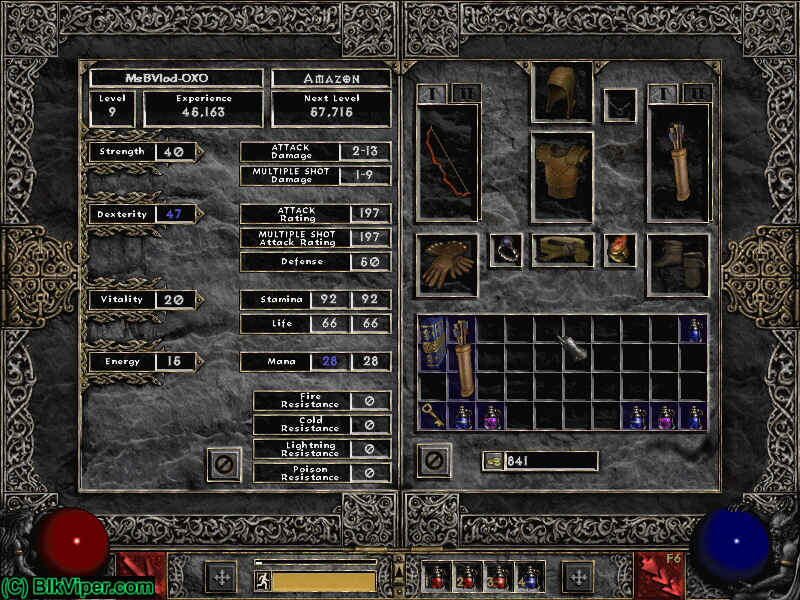Select the equipped boots

[x=679, y=265]
